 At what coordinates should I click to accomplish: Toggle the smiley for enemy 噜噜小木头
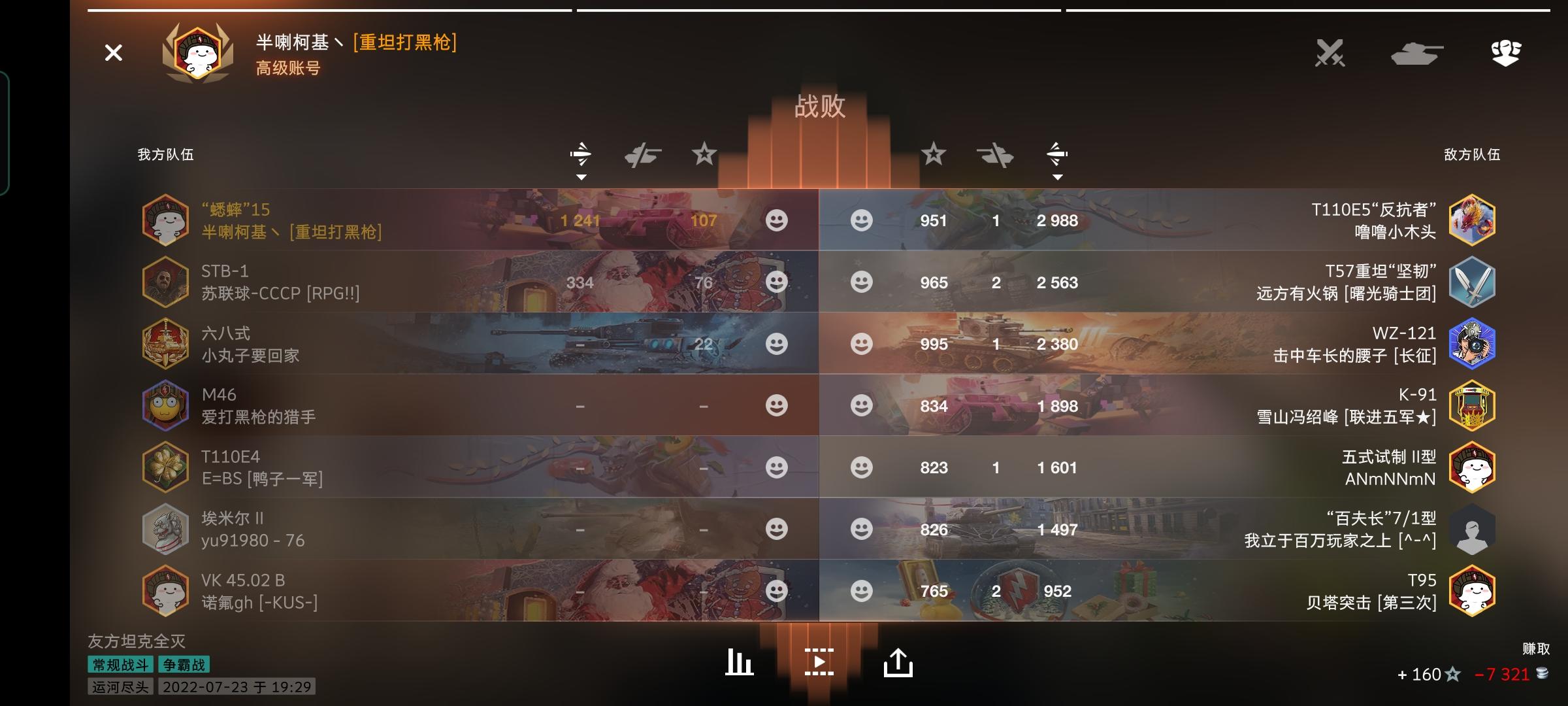pyautogui.click(x=862, y=220)
